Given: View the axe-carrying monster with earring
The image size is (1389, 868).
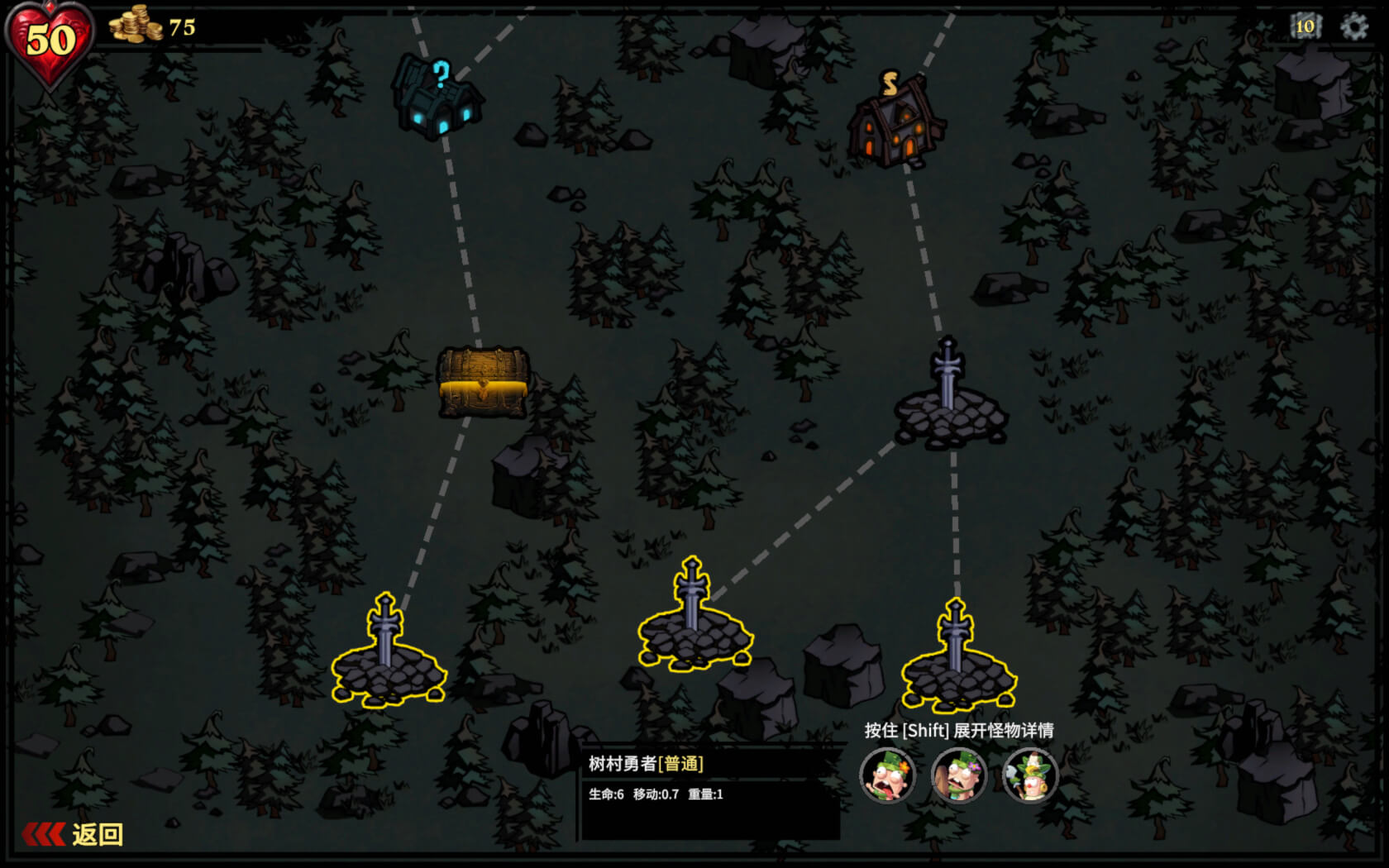Looking at the screenshot, I should click(x=1030, y=776).
